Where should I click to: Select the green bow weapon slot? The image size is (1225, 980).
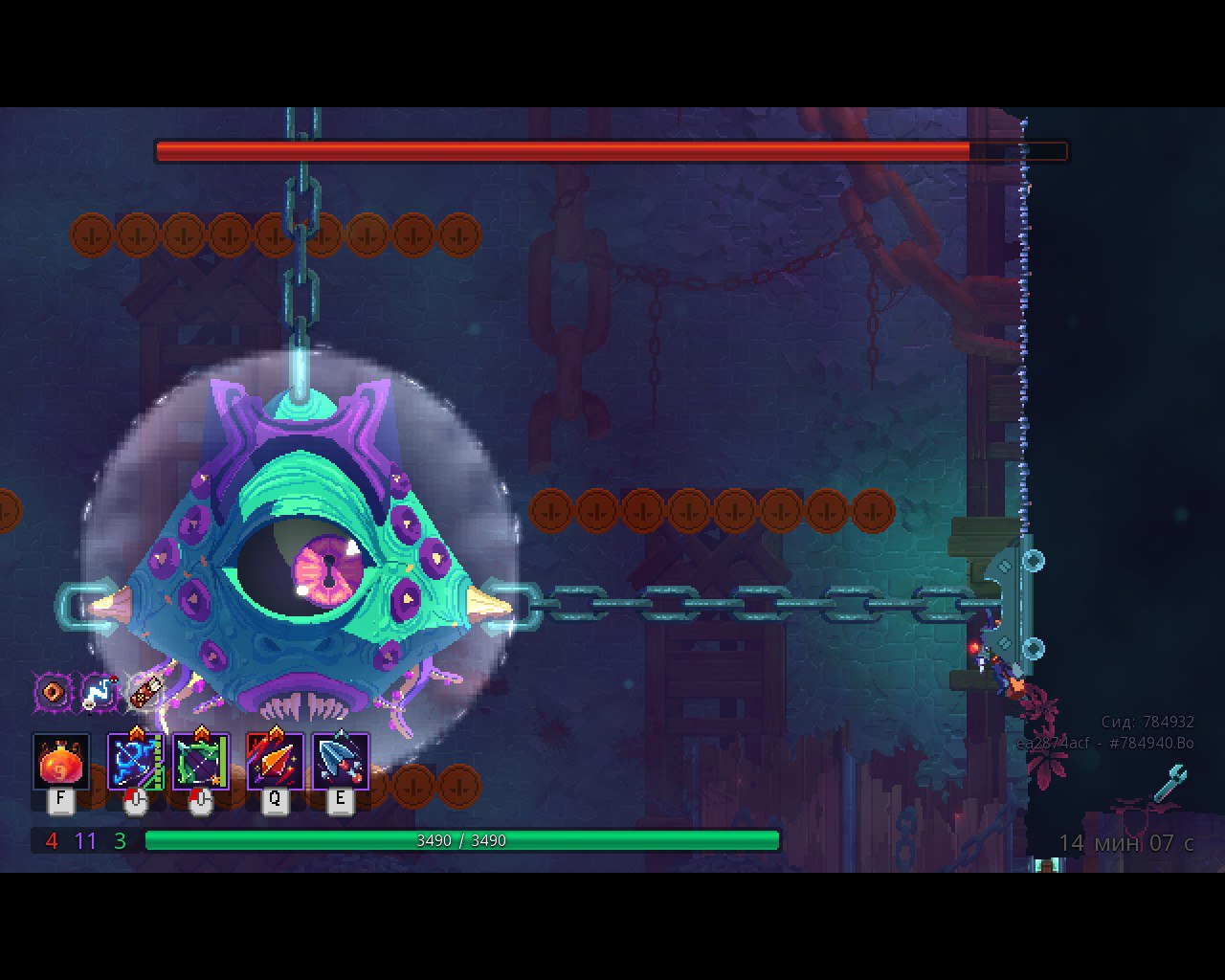tap(200, 763)
